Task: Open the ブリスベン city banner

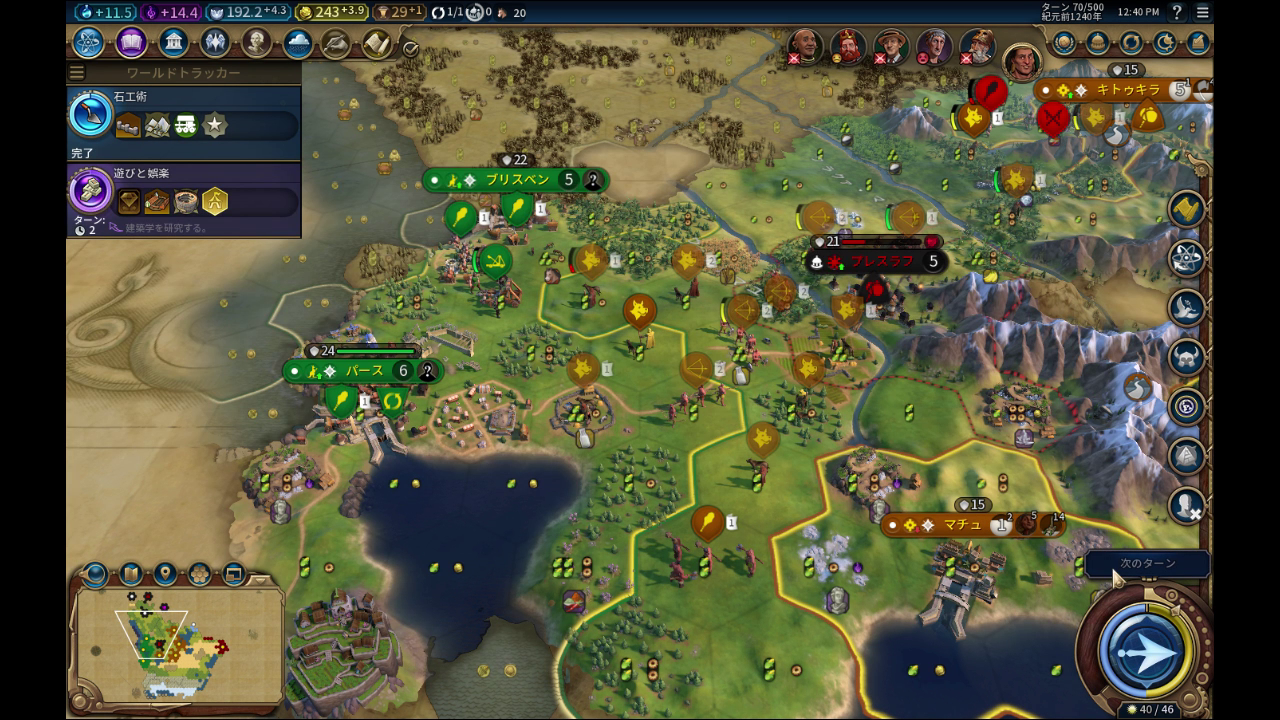Action: click(x=515, y=180)
